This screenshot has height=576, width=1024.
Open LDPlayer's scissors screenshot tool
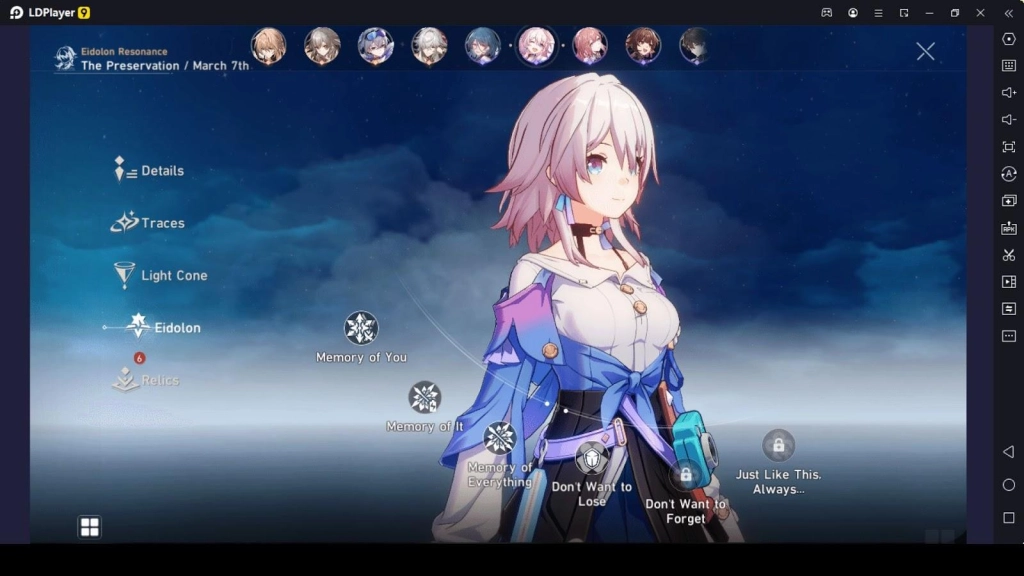[1008, 255]
